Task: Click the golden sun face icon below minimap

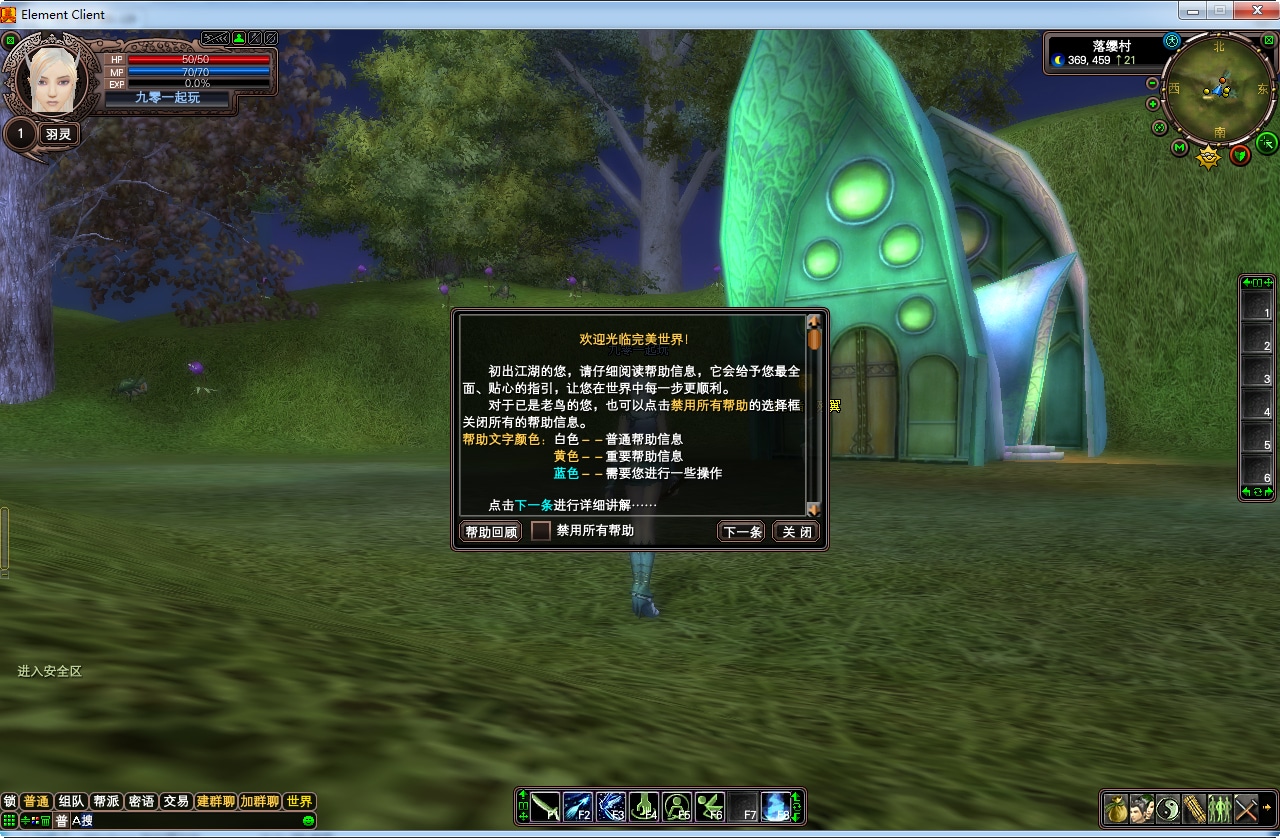Action: (x=1209, y=157)
